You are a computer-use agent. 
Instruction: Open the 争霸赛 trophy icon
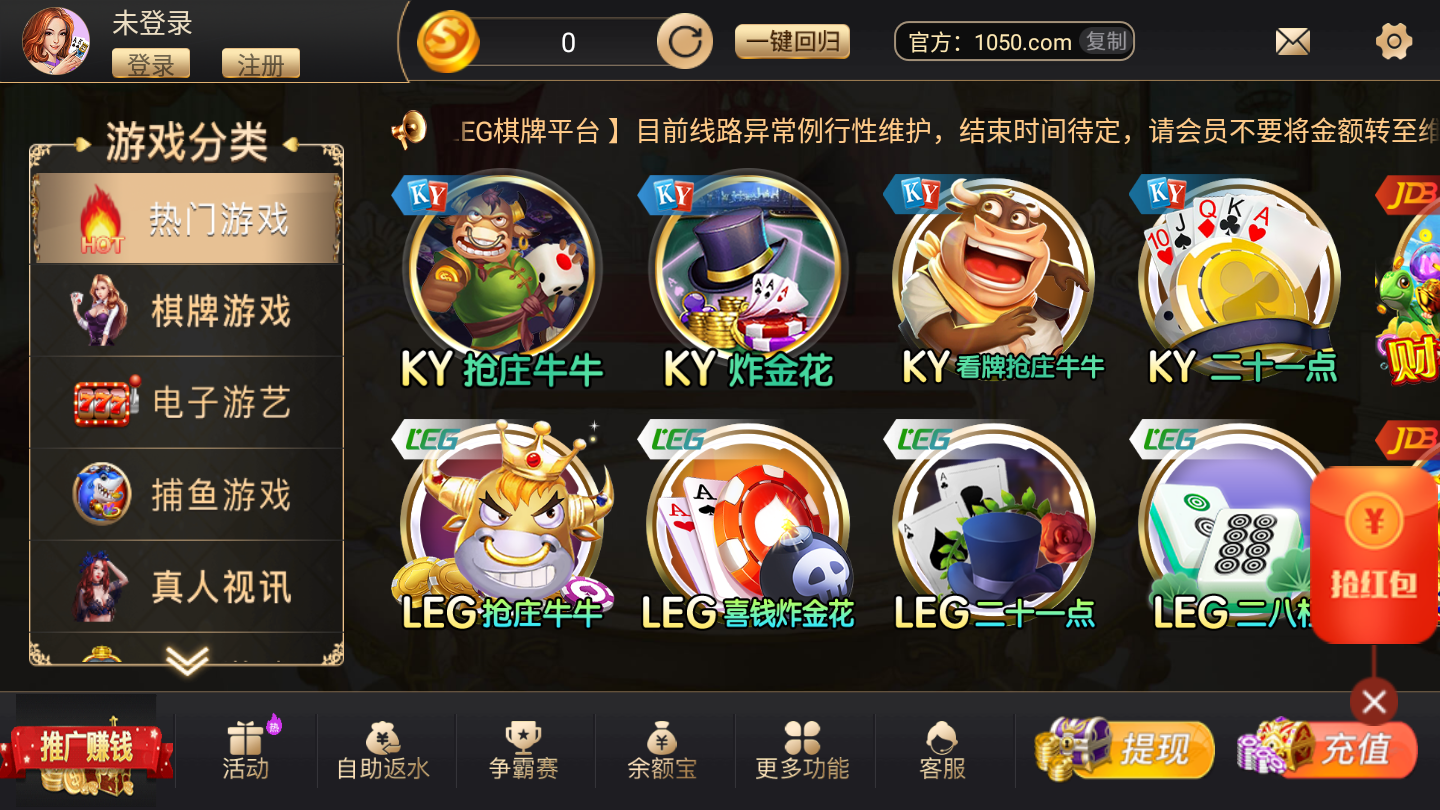pyautogui.click(x=524, y=750)
